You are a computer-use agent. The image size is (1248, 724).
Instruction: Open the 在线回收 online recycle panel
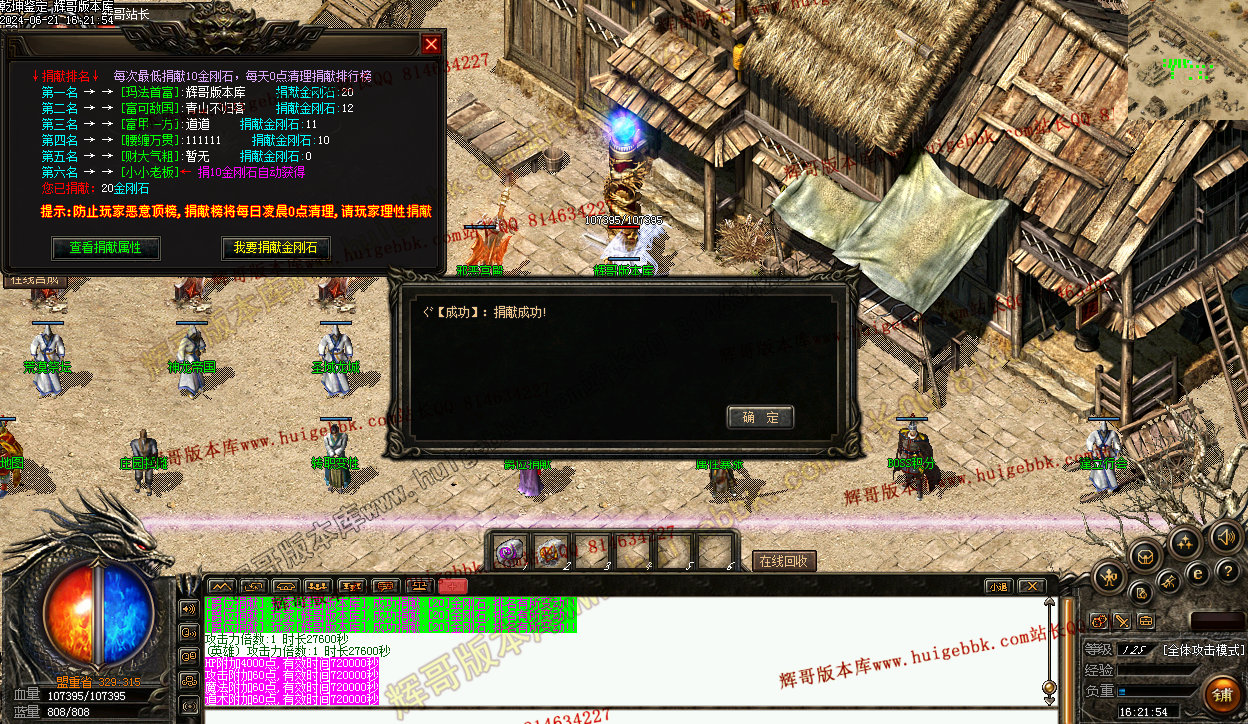click(784, 561)
